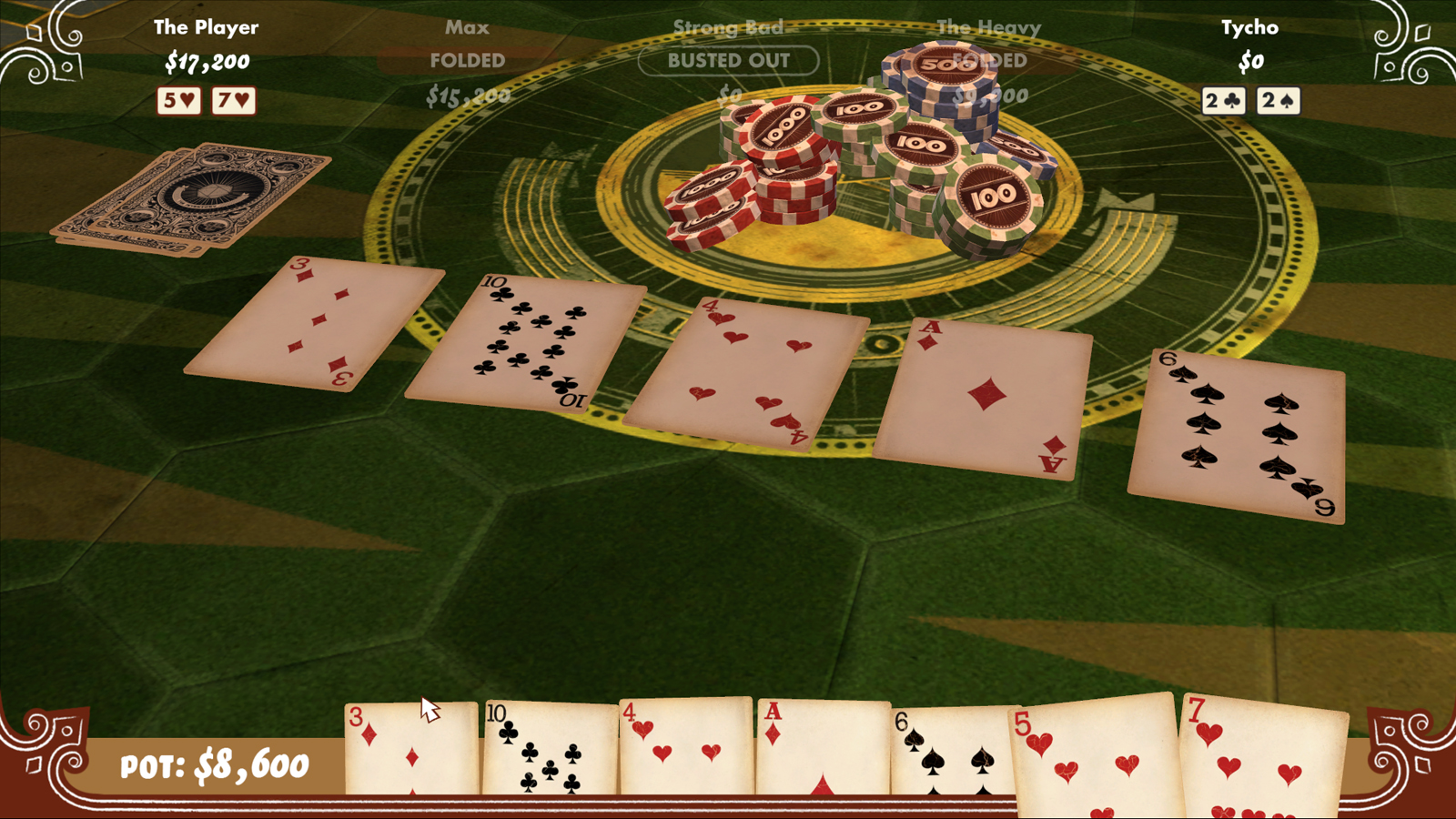Image resolution: width=1456 pixels, height=819 pixels.
Task: Click the POT: $8,600 display
Action: pyautogui.click(x=214, y=764)
